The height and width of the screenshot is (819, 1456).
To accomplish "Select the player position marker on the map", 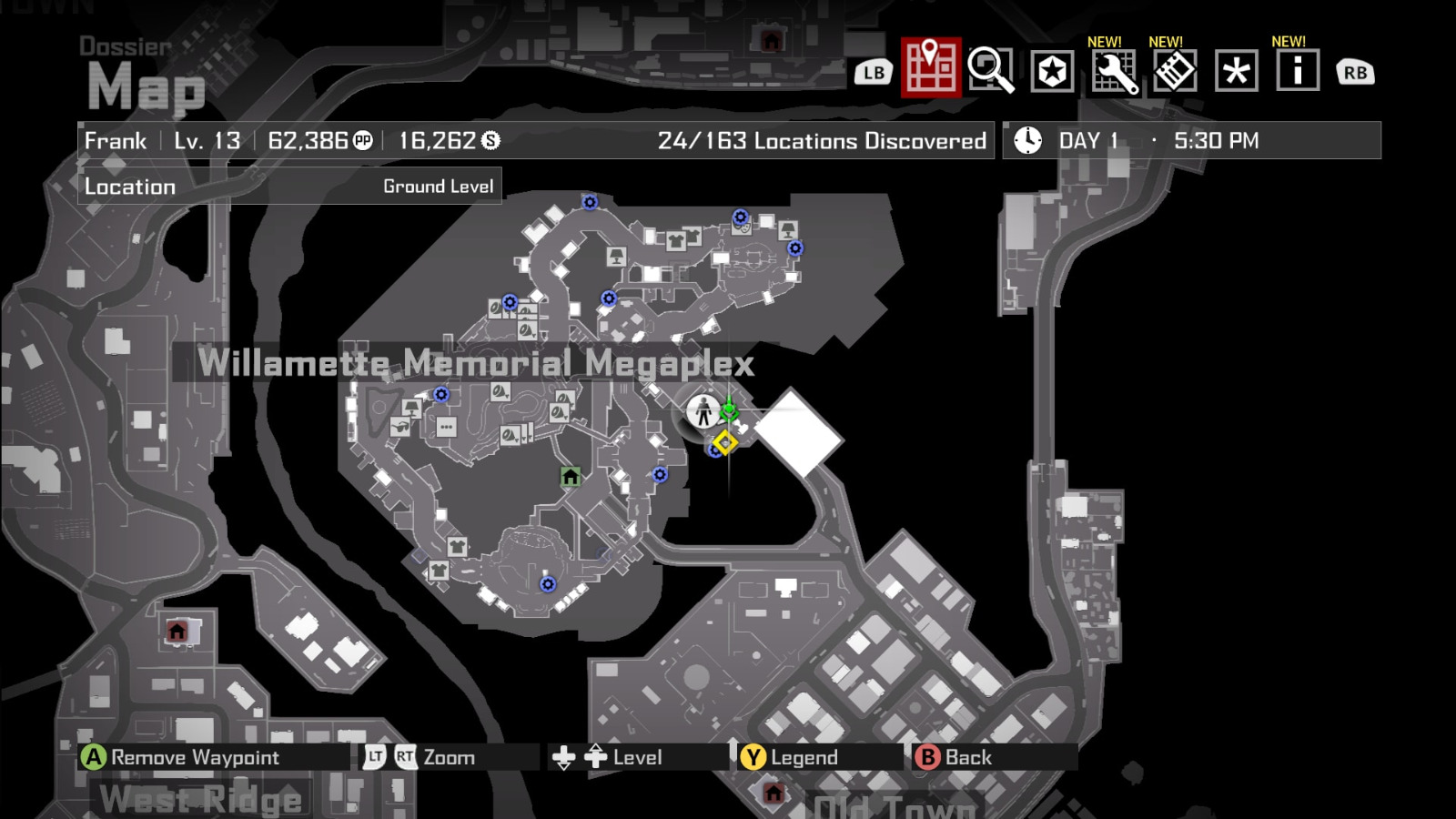I will point(703,410).
